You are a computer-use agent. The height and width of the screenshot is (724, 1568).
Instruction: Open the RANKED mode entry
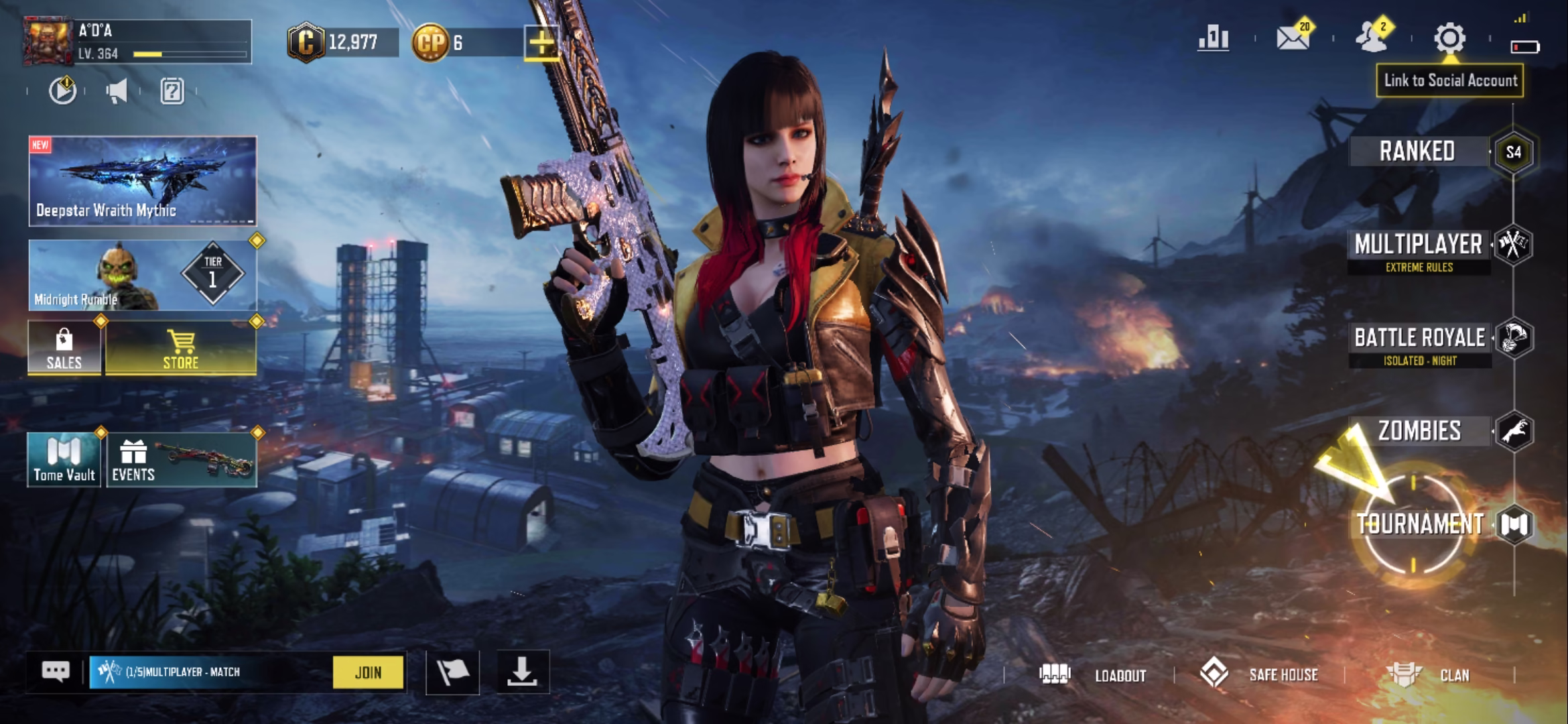1417,152
